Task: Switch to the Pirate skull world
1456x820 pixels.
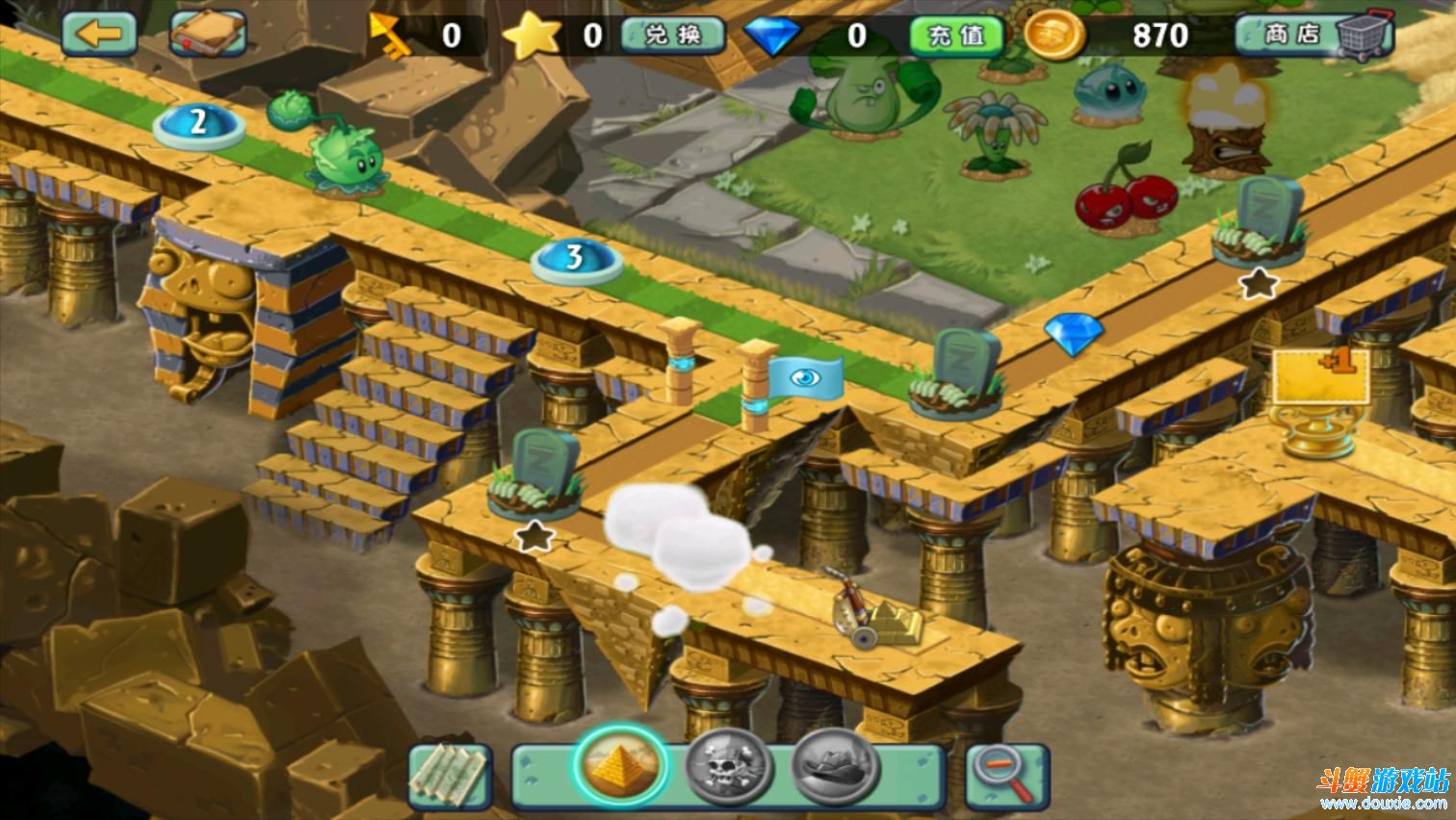Action: (729, 769)
